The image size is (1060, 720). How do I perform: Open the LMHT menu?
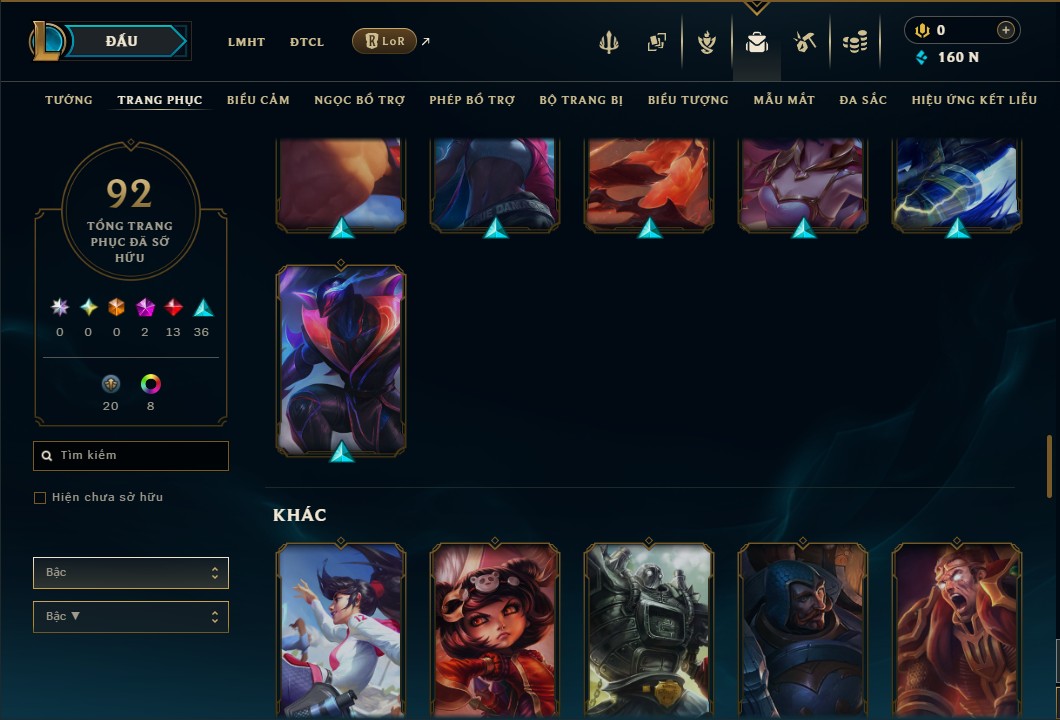[246, 42]
